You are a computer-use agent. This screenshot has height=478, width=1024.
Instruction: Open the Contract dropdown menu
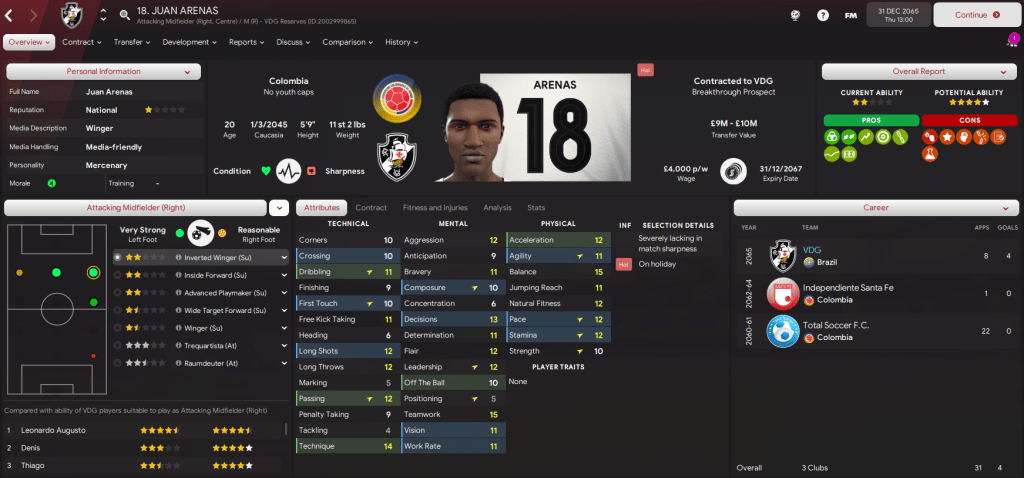82,42
